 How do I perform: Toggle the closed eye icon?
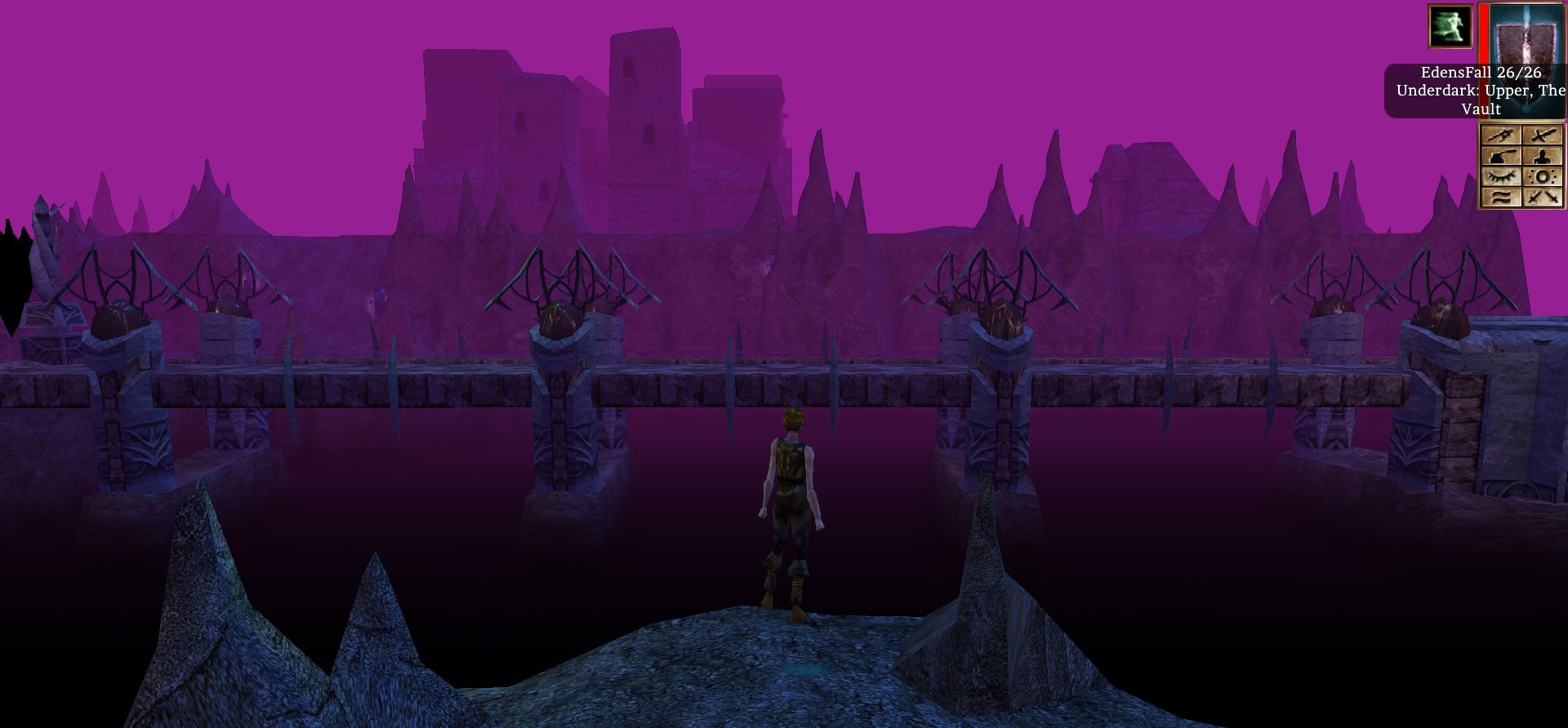click(1501, 176)
